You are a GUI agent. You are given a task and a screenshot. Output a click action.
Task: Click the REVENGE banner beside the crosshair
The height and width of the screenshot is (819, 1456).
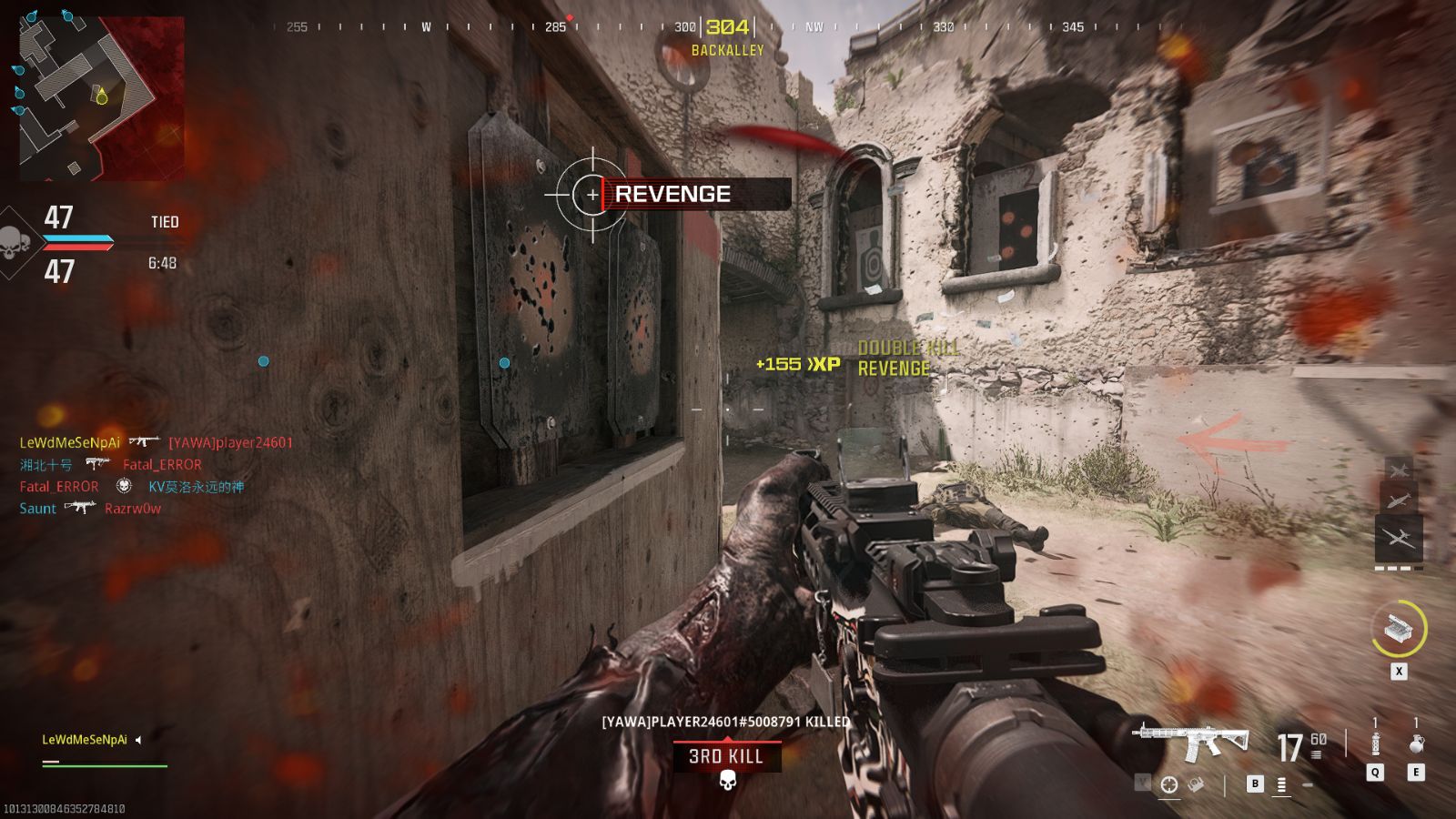coord(673,194)
